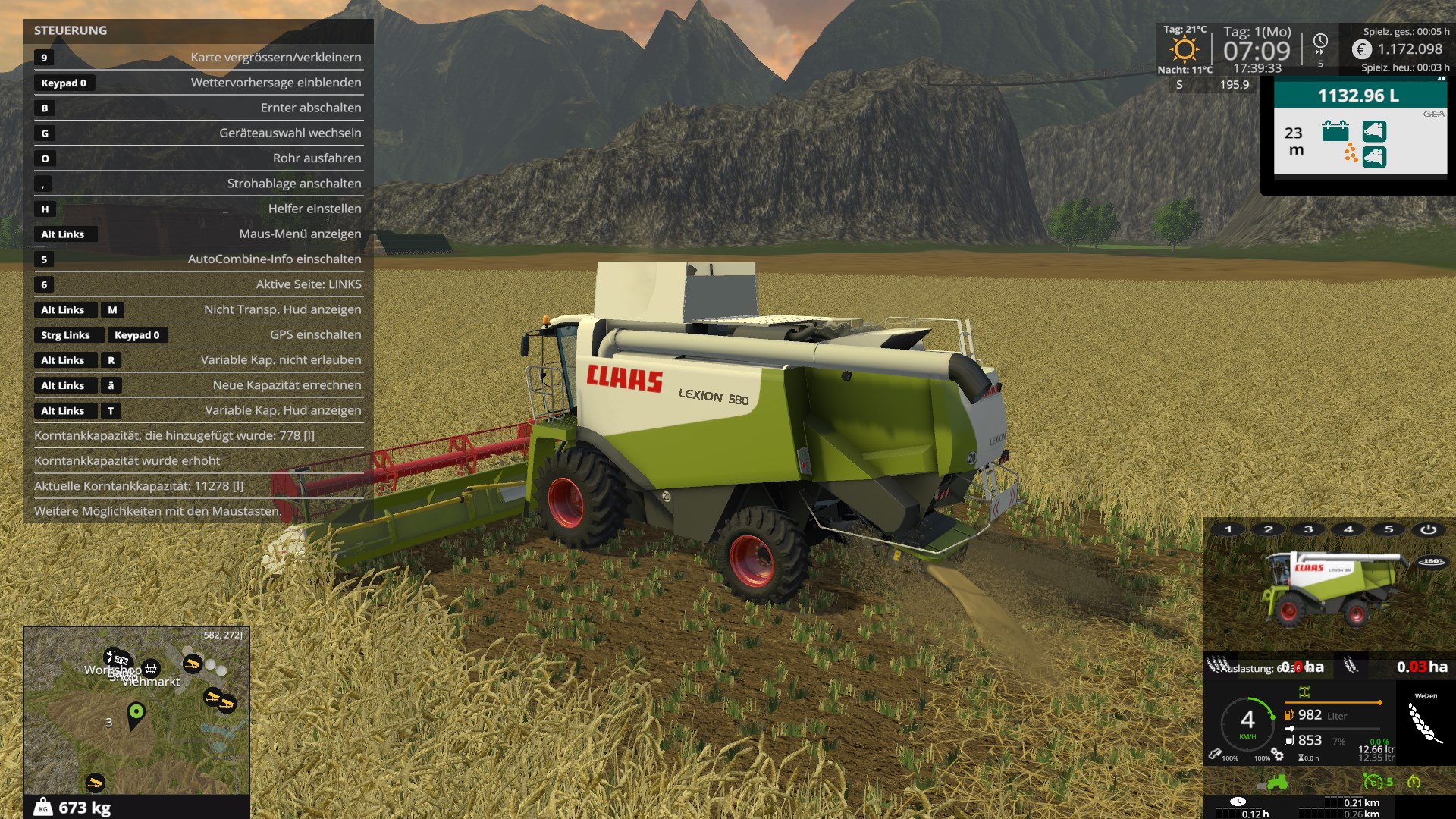The height and width of the screenshot is (819, 1456).
Task: Click the sun weather icon
Action: [x=1184, y=50]
